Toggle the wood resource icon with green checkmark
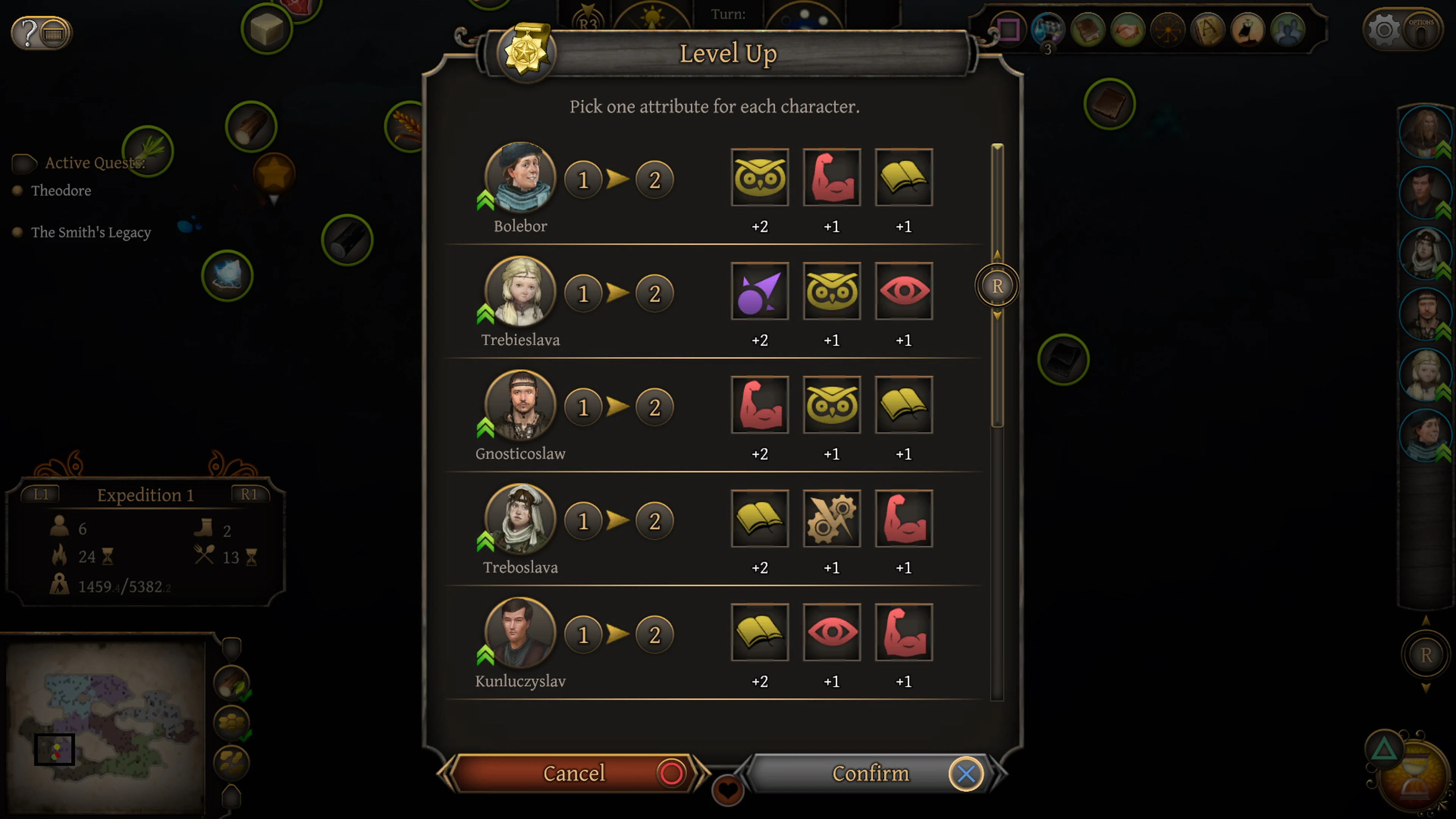1456x819 pixels. [x=232, y=684]
